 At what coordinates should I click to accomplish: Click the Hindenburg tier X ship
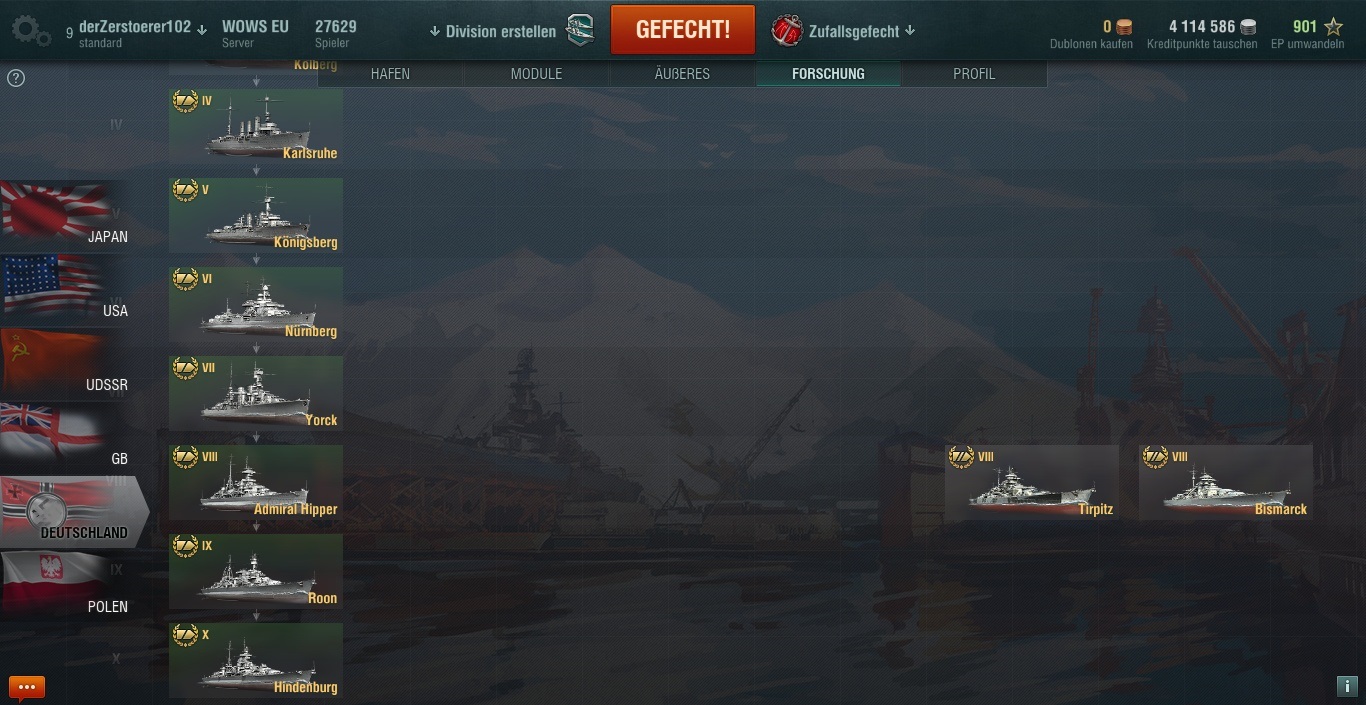pyautogui.click(x=256, y=661)
